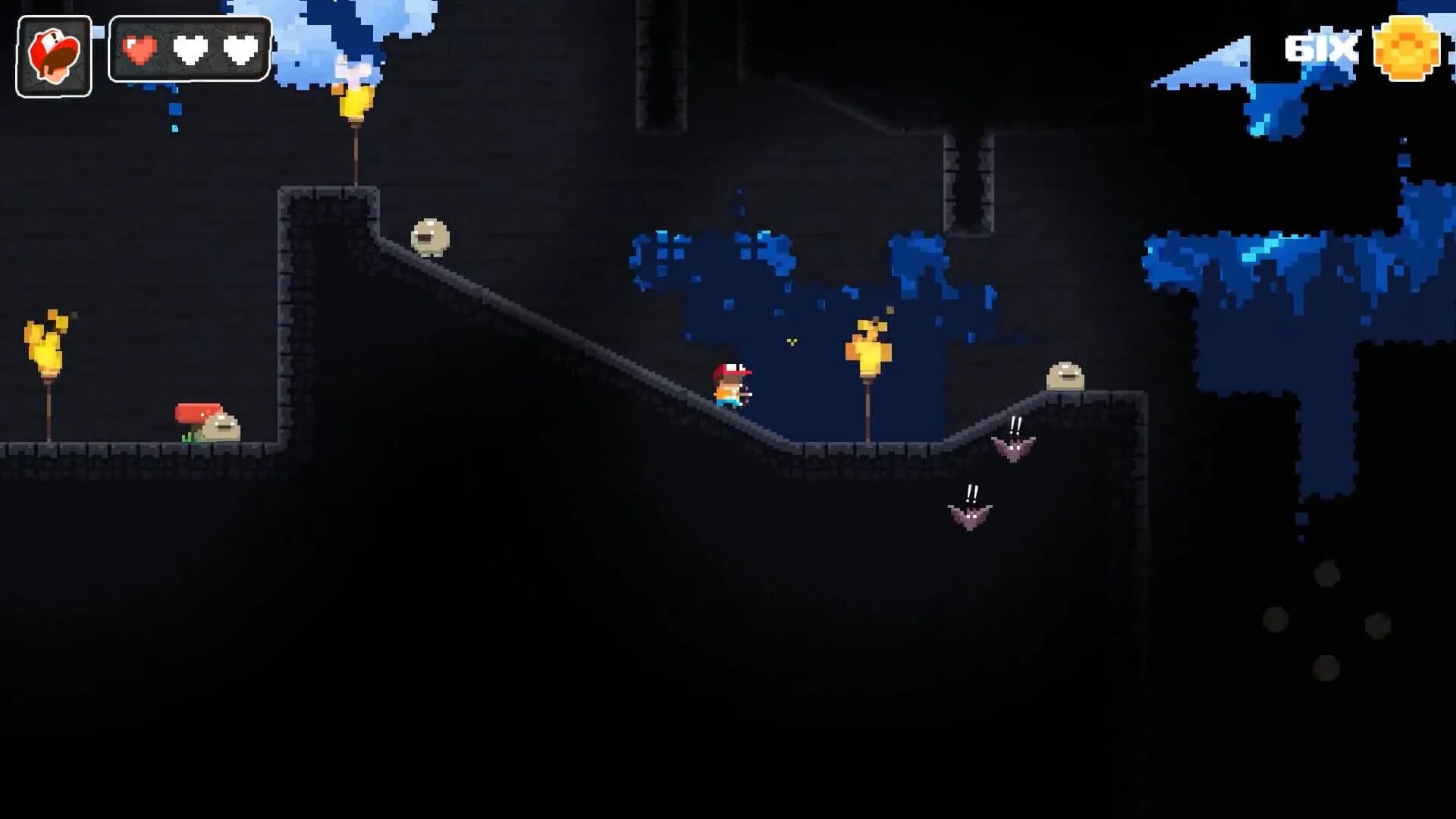Click the lower startled bat
This screenshot has height=819, width=1456.
tap(971, 516)
